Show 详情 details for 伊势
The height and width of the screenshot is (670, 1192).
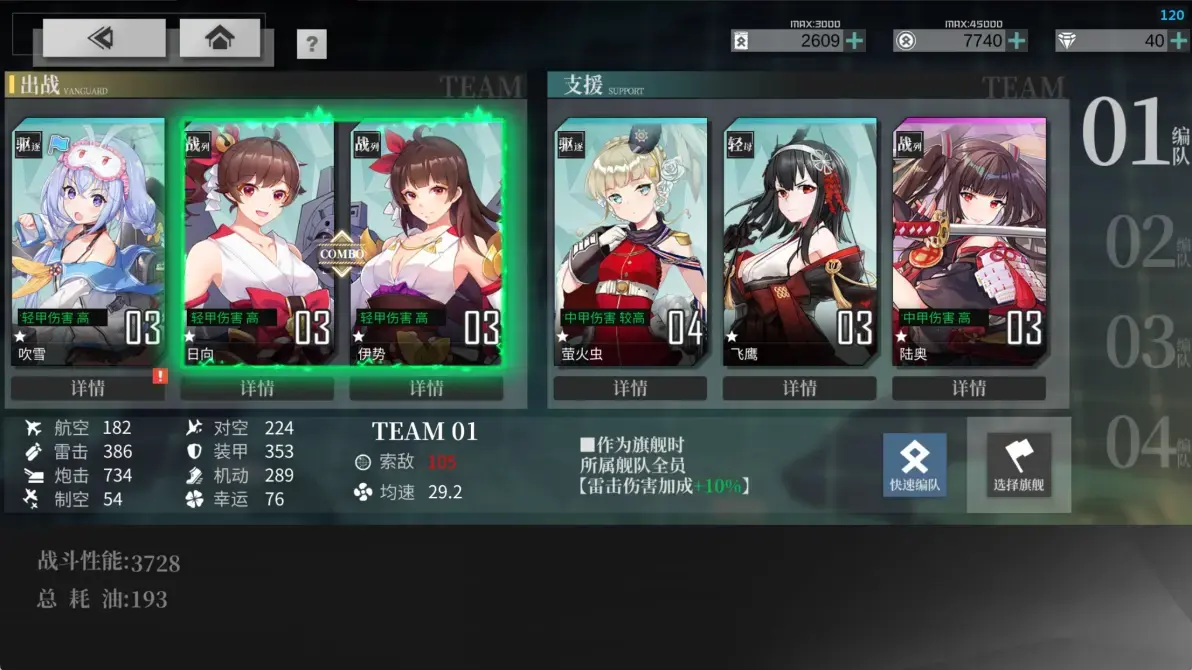click(427, 388)
